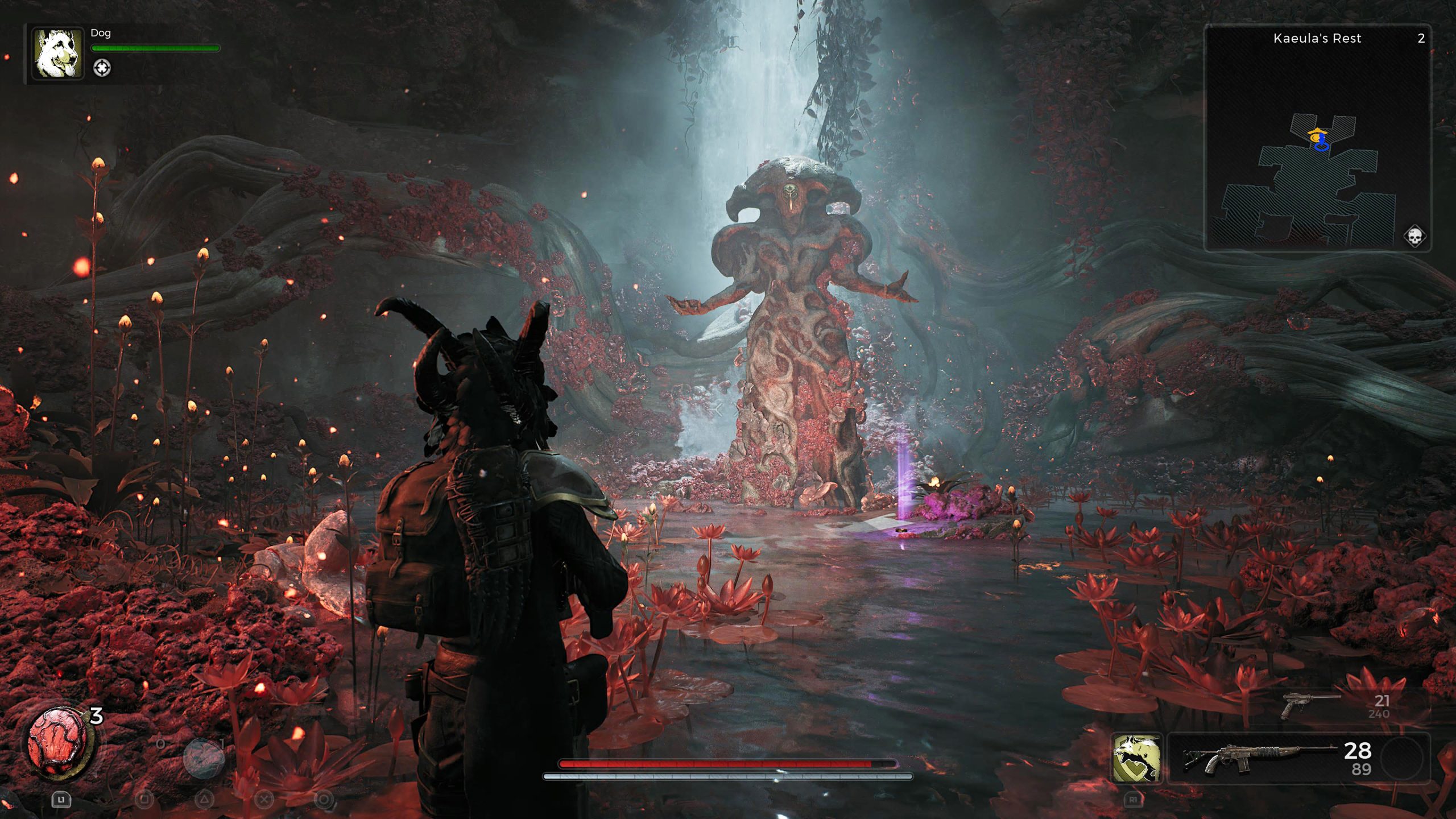Activate the wolf archetype skill icon
The height and width of the screenshot is (819, 1456).
pos(1136,758)
